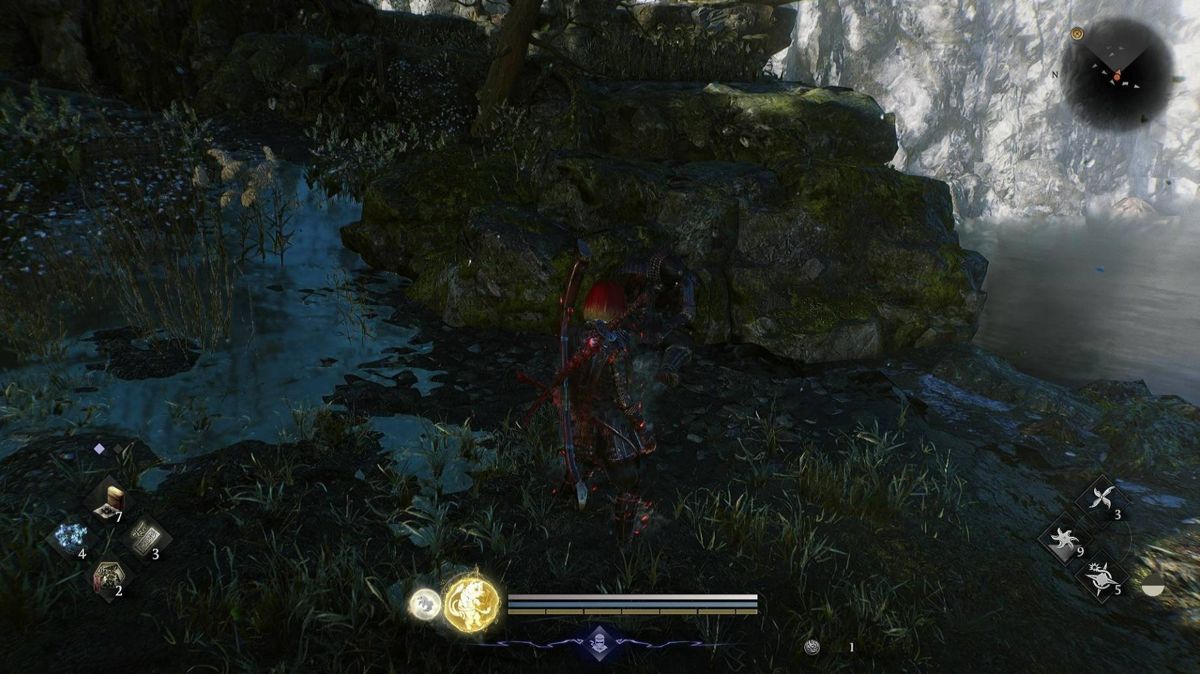Click the orange marker above the minimap
1200x674 pixels.
(x=1077, y=34)
